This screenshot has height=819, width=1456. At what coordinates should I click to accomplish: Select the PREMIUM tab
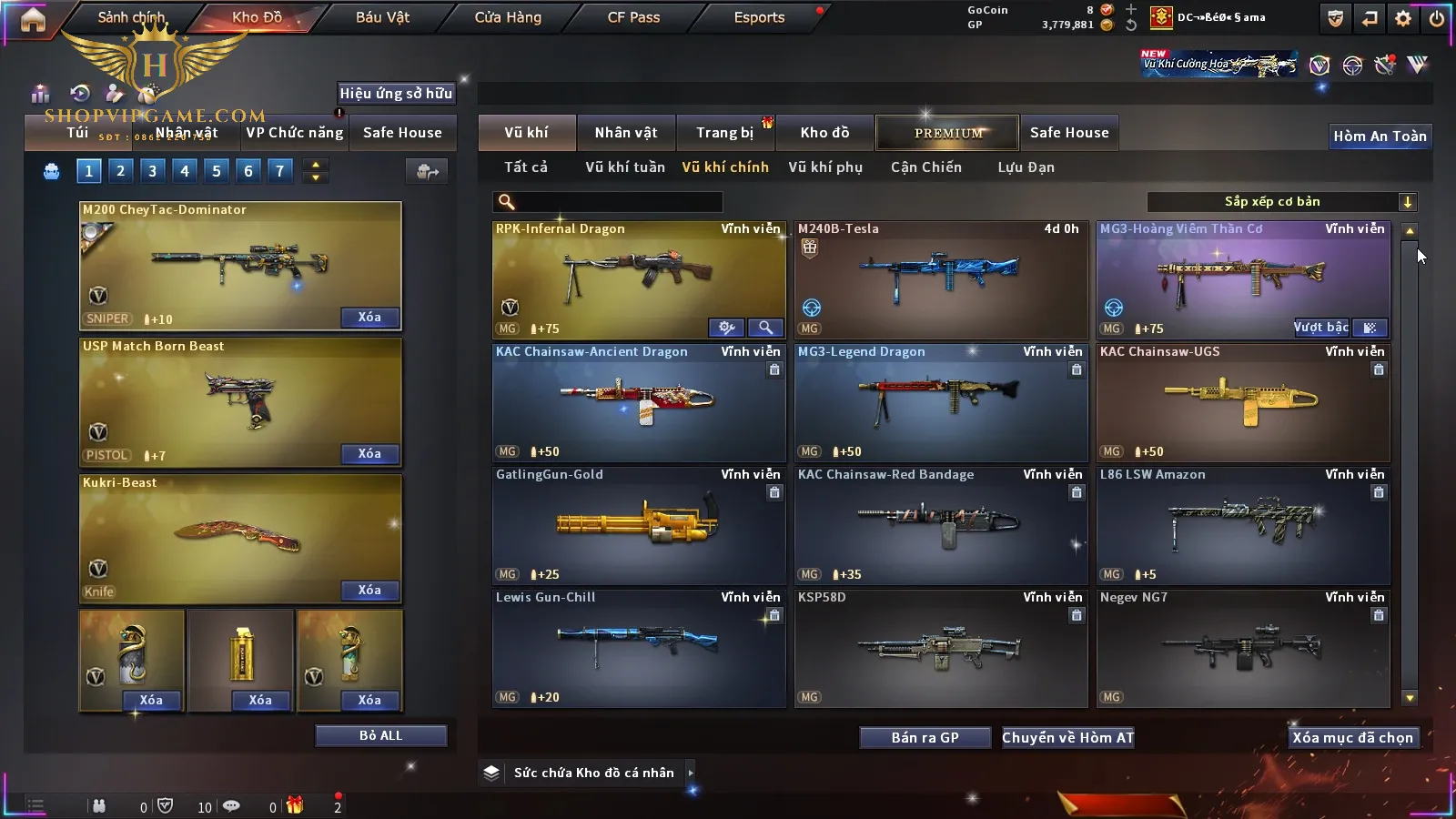click(947, 133)
